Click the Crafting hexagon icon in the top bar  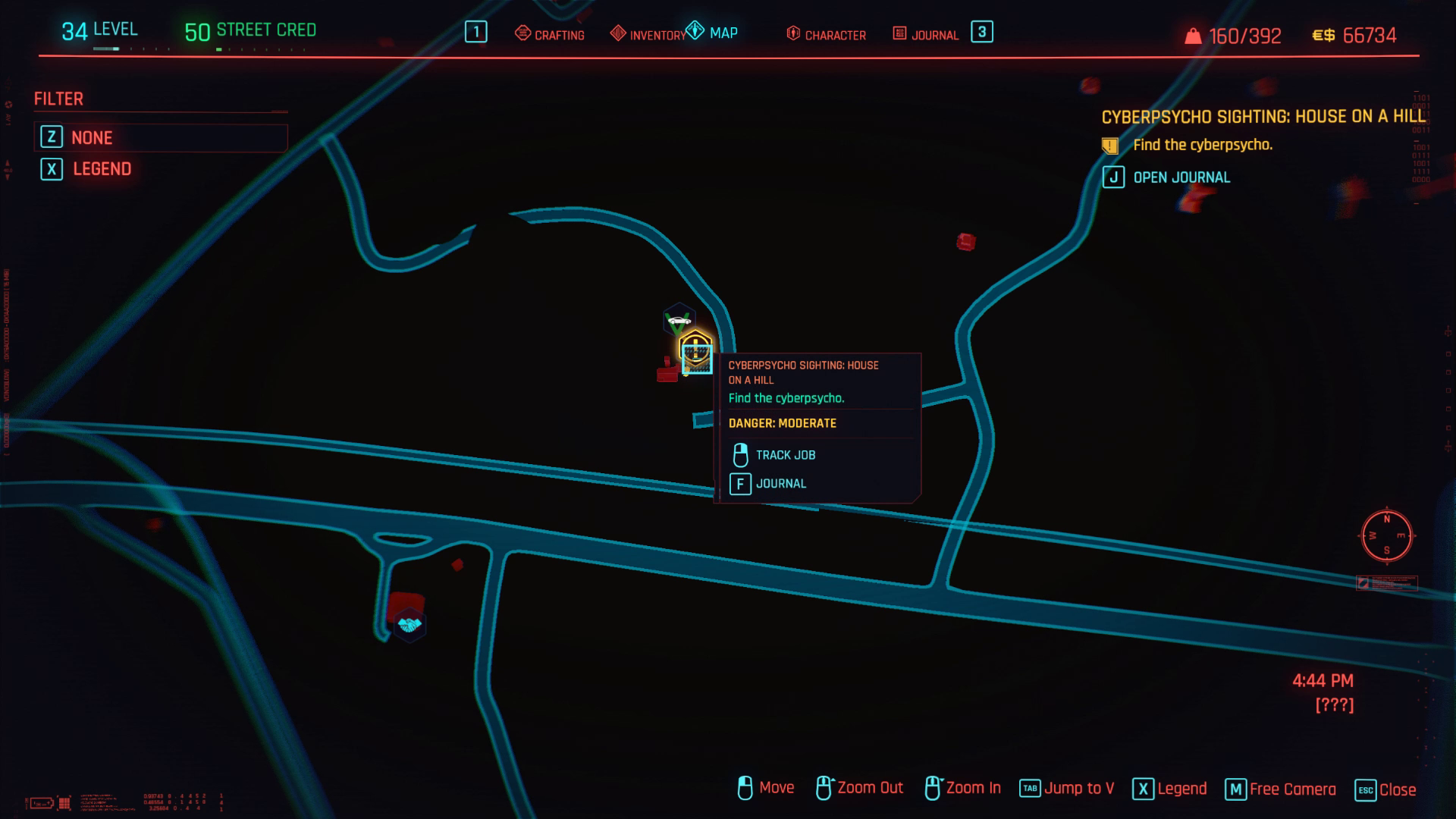[522, 33]
